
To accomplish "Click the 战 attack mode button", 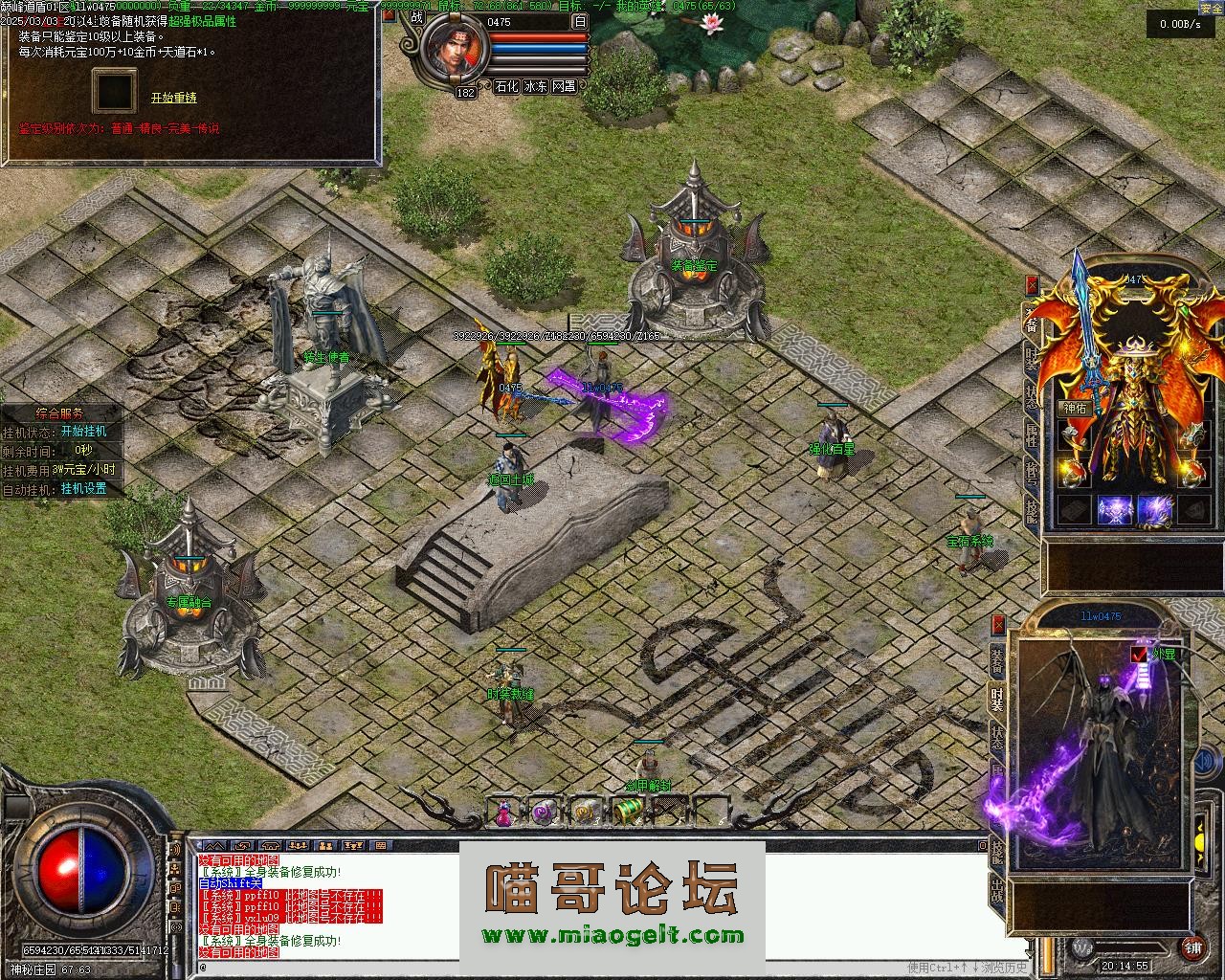I will pos(416,16).
